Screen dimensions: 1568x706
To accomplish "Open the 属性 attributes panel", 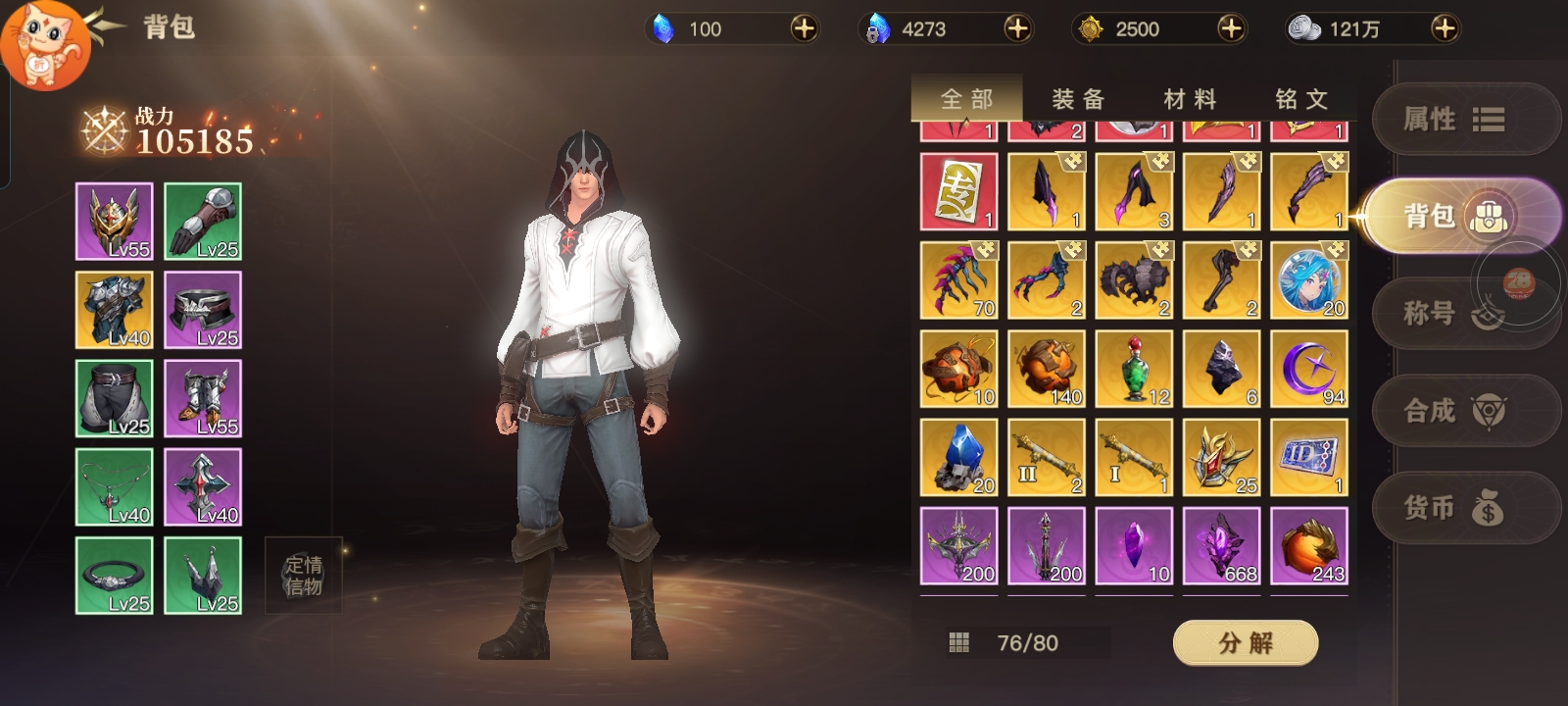I will pos(1452,120).
